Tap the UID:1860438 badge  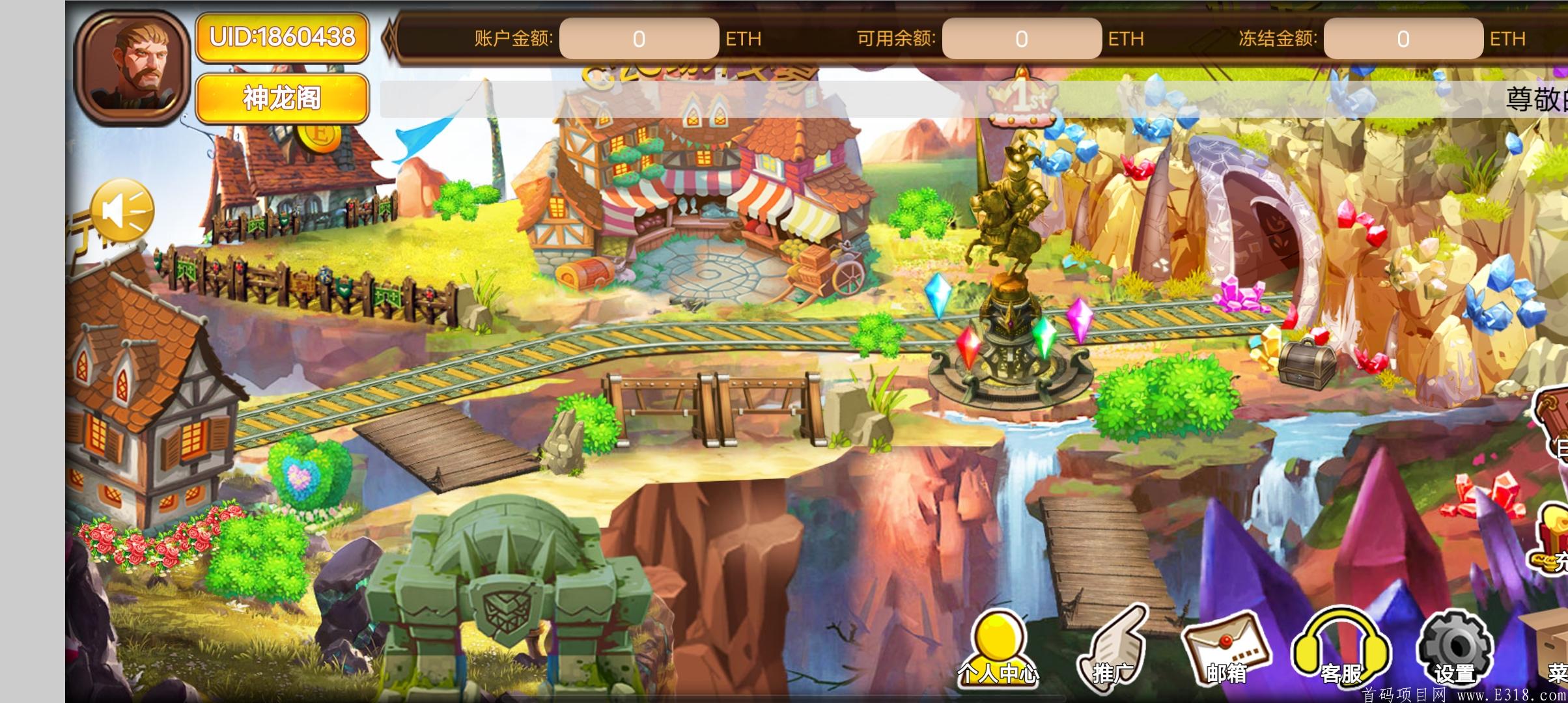point(283,37)
